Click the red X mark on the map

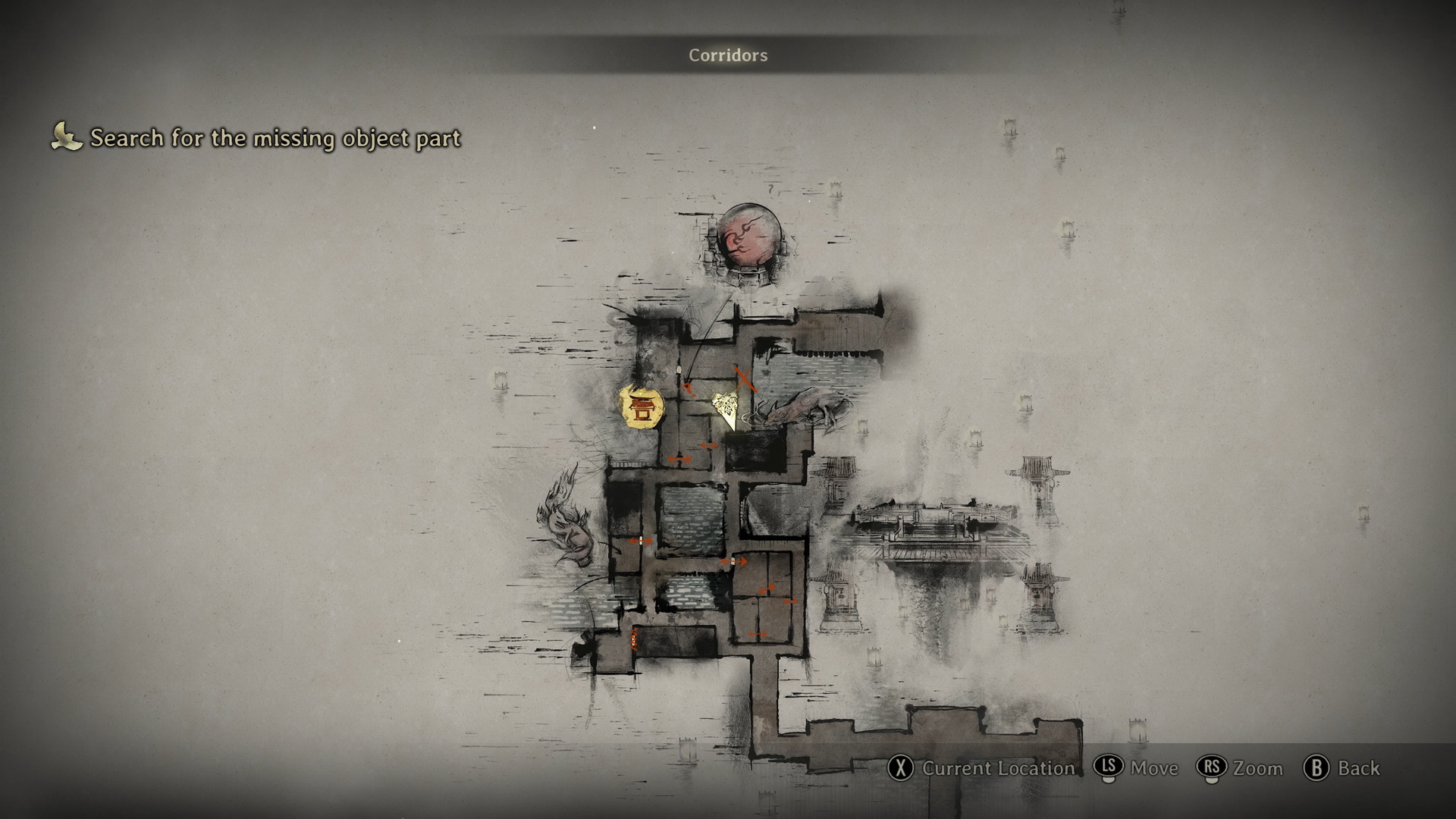pyautogui.click(x=745, y=378)
